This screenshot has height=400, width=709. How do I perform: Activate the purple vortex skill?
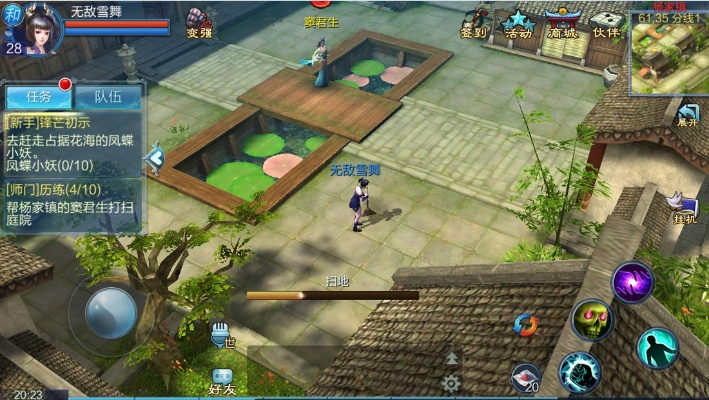632,281
